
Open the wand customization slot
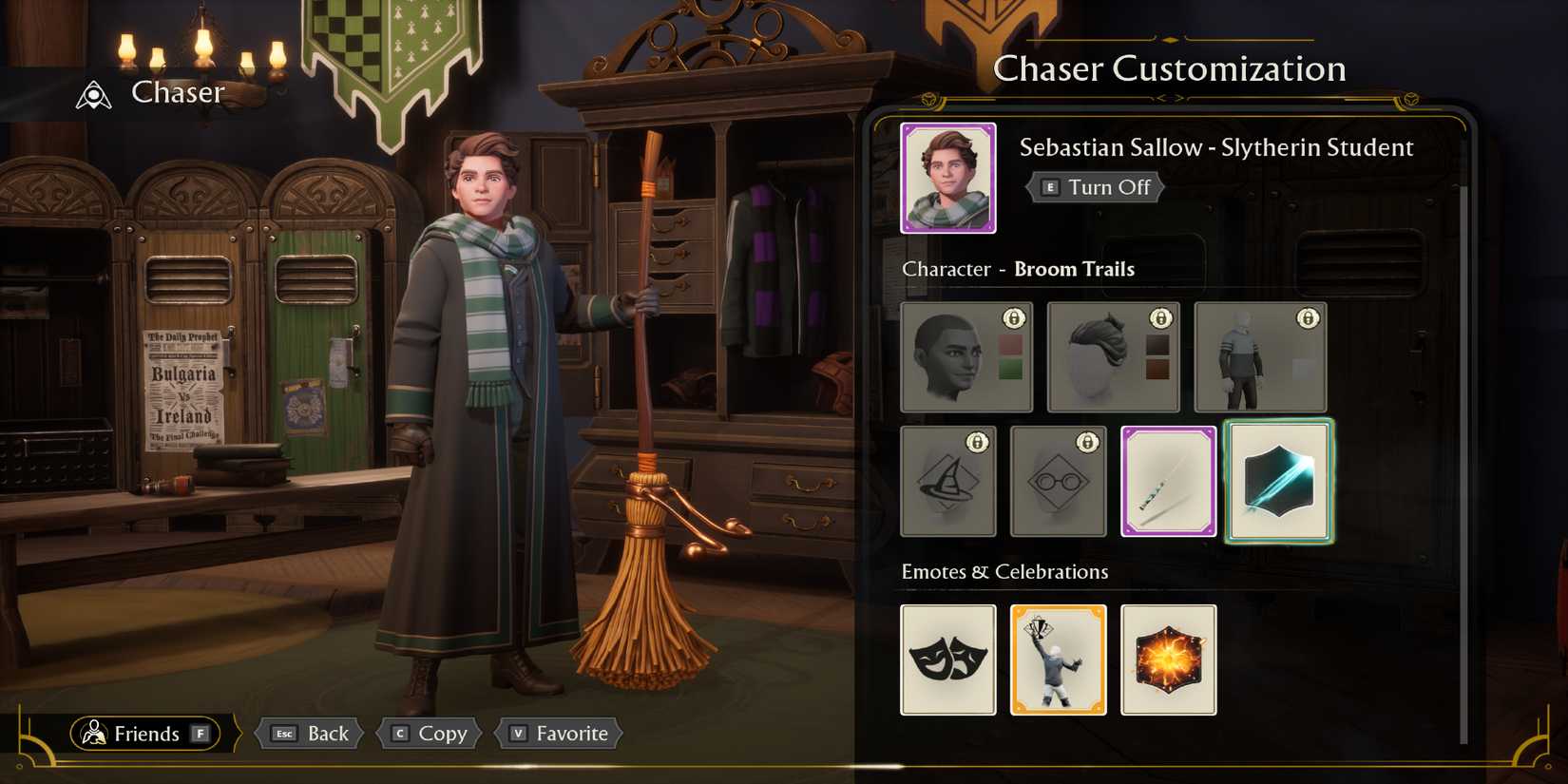[x=1168, y=481]
